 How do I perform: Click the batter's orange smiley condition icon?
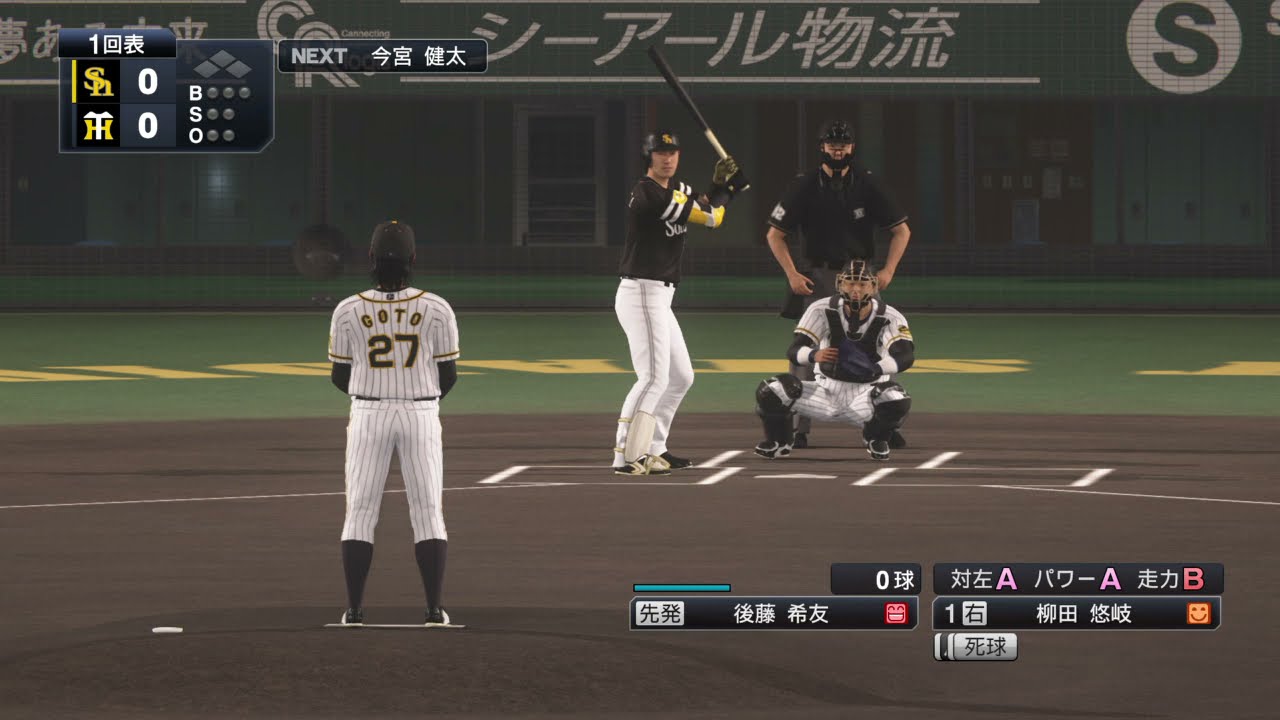click(1198, 614)
